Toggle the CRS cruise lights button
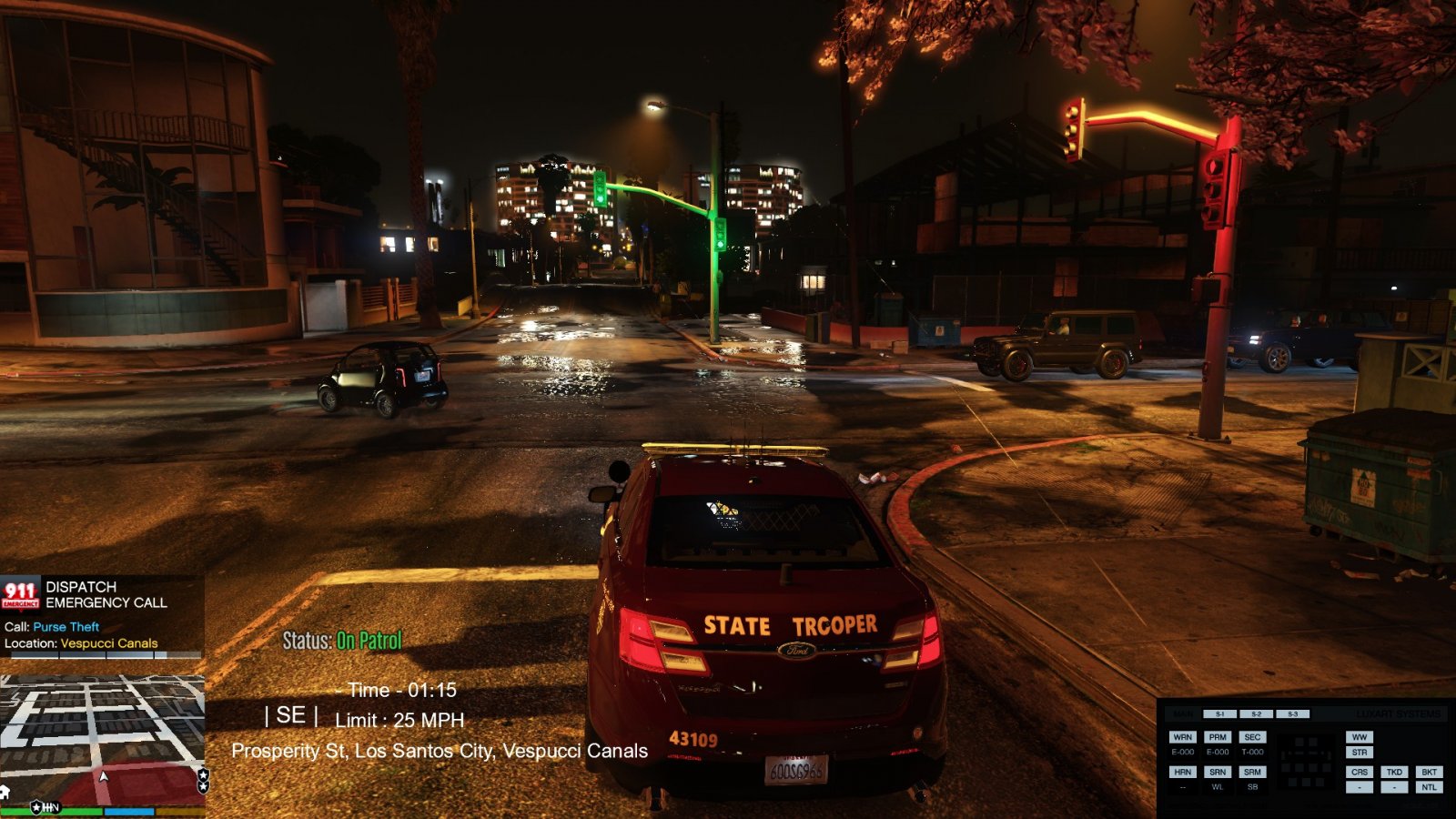Screen dimensions: 1456x819 tap(1360, 772)
